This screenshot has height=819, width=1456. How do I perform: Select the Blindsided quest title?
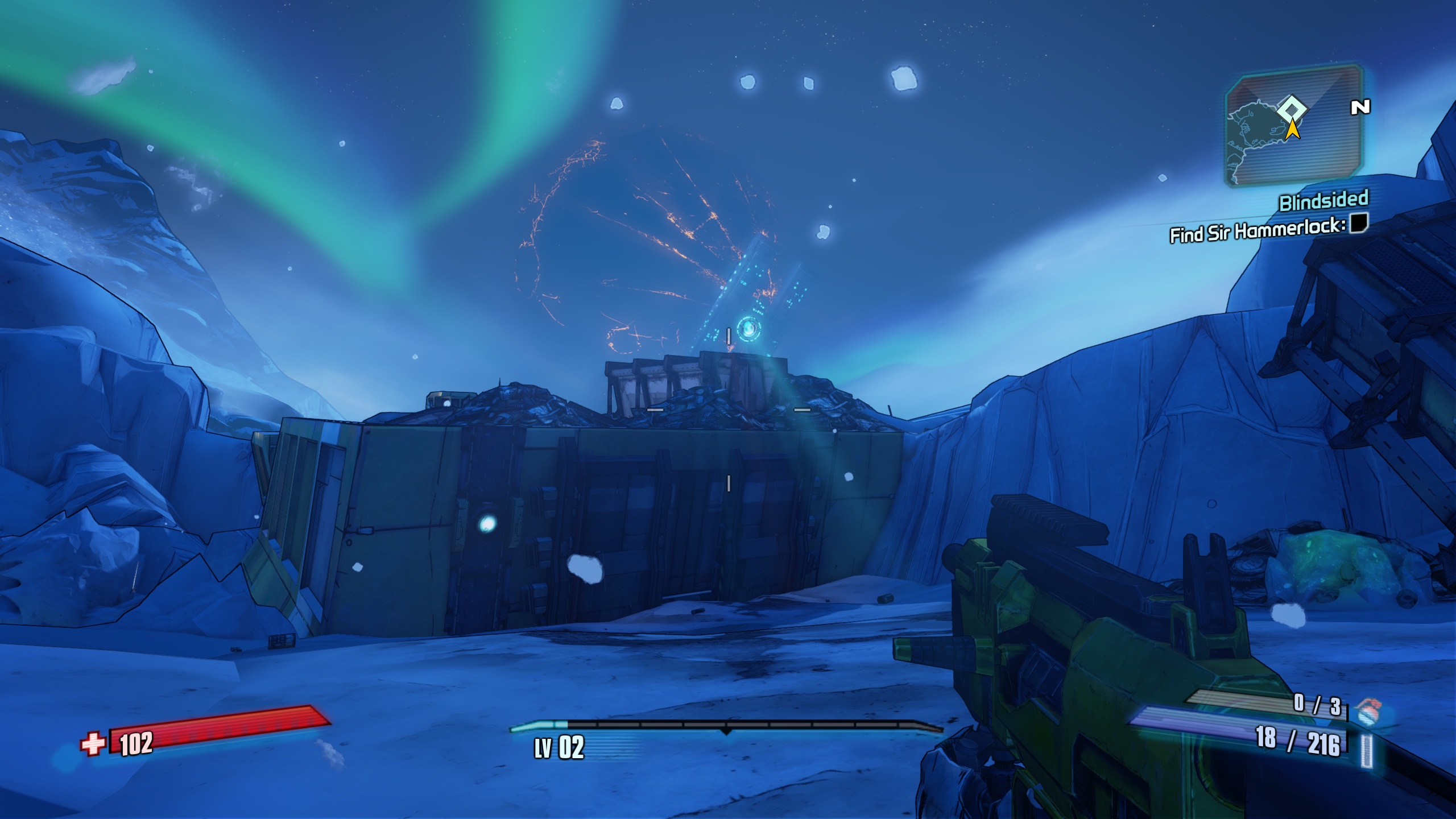(1323, 201)
